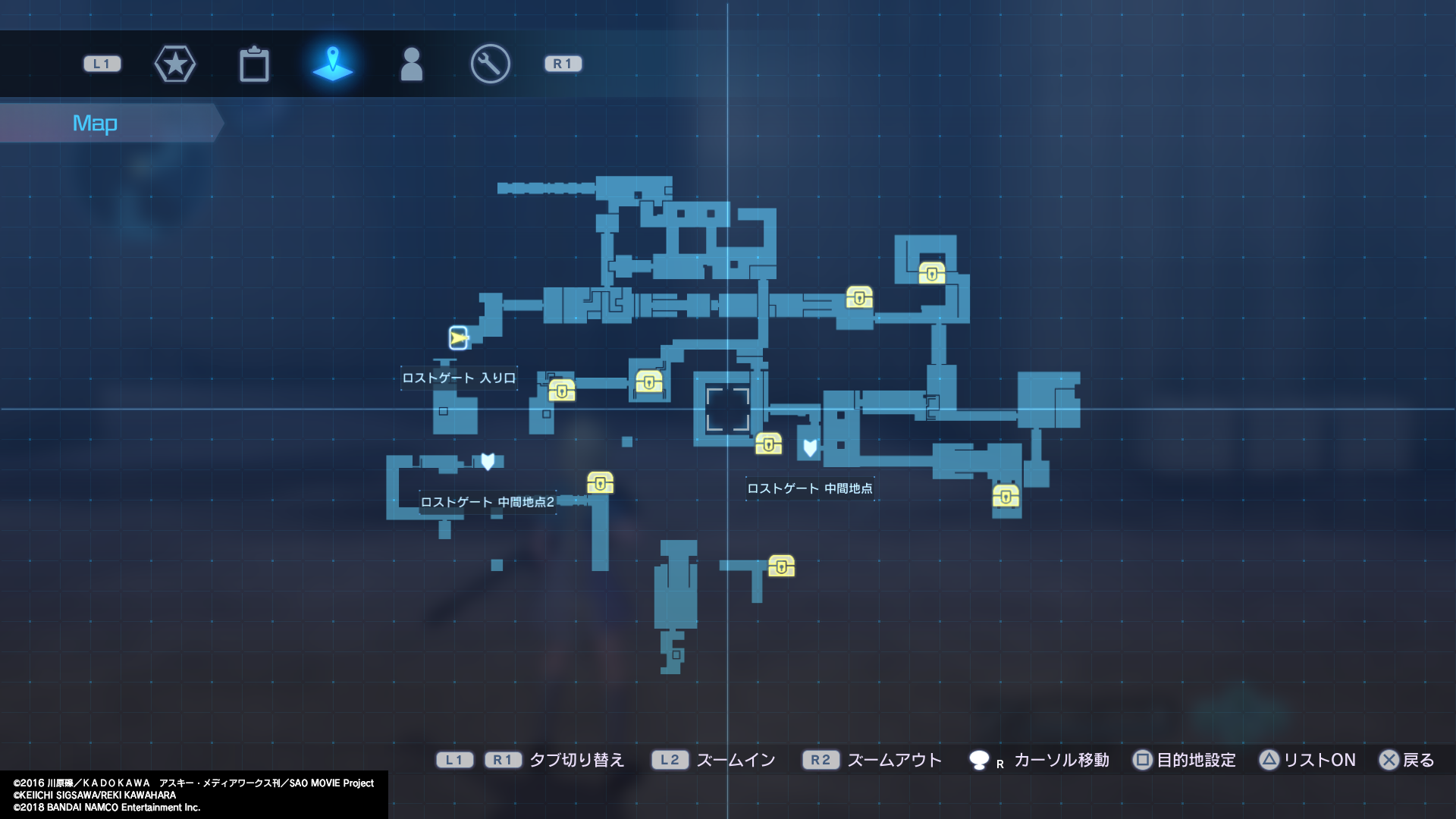Click 戻る to go back

(x=1413, y=760)
